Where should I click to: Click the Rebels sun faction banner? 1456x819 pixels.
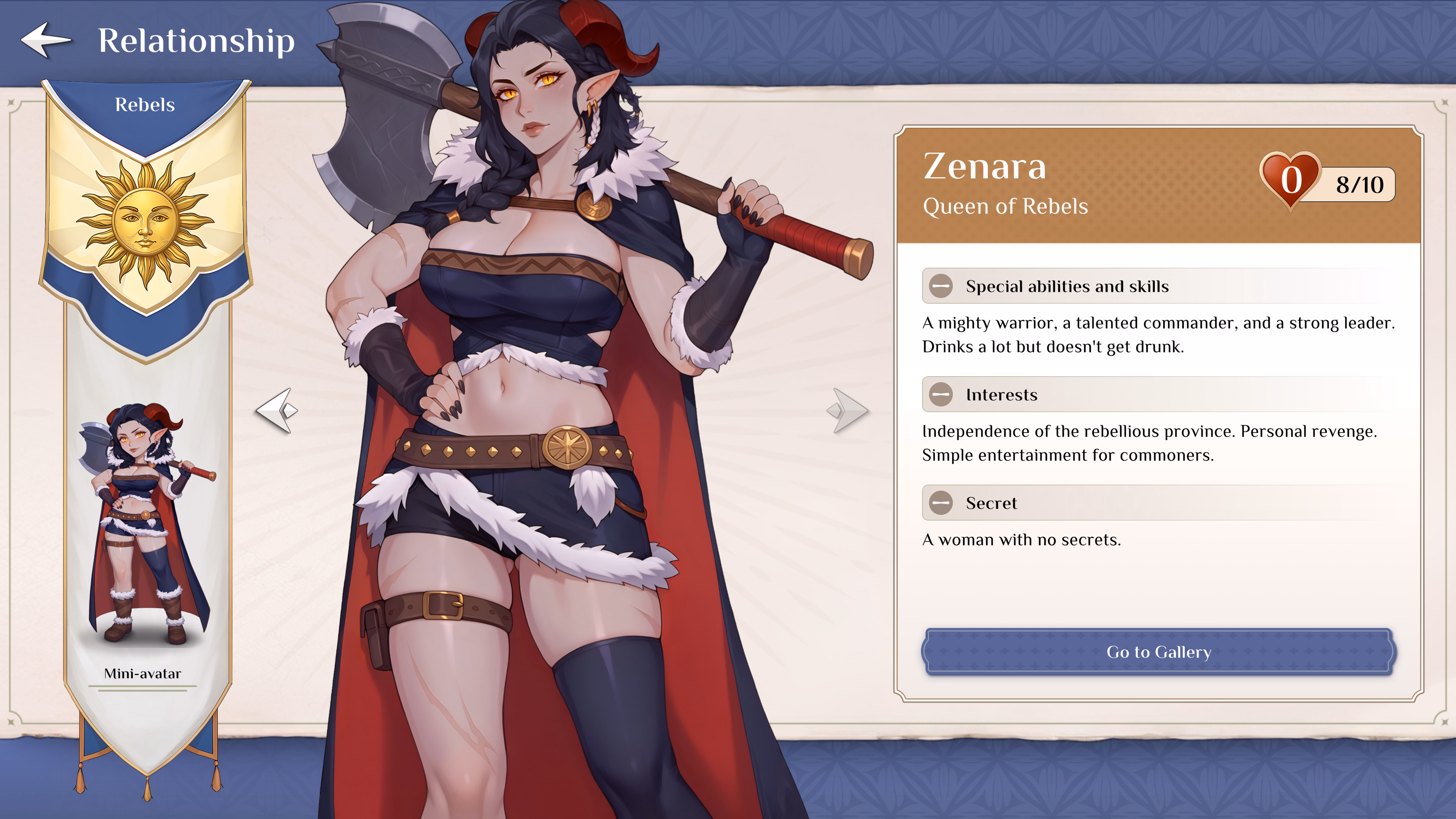pos(146,220)
